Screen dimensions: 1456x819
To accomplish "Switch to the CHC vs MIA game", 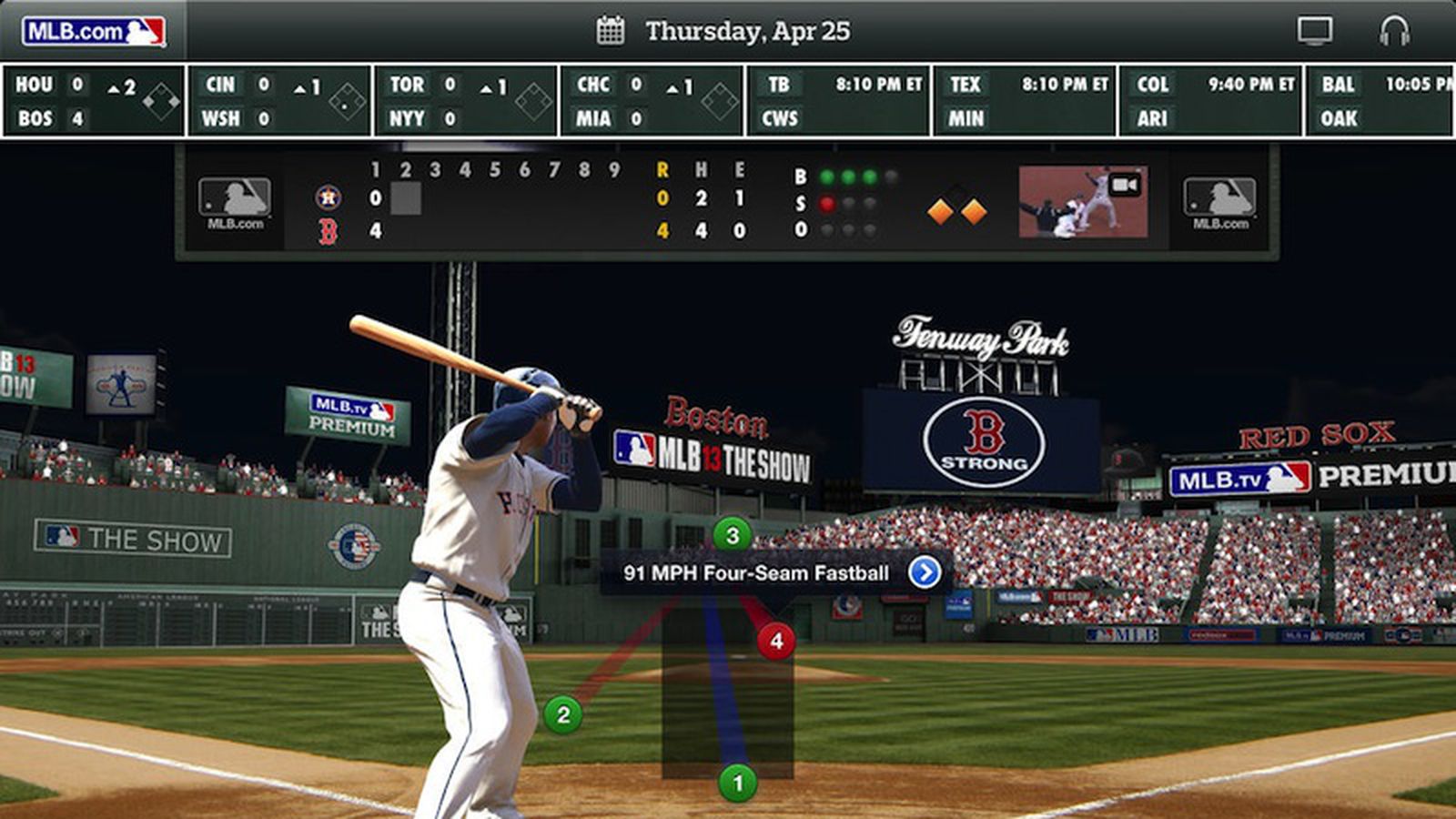I will click(652, 101).
